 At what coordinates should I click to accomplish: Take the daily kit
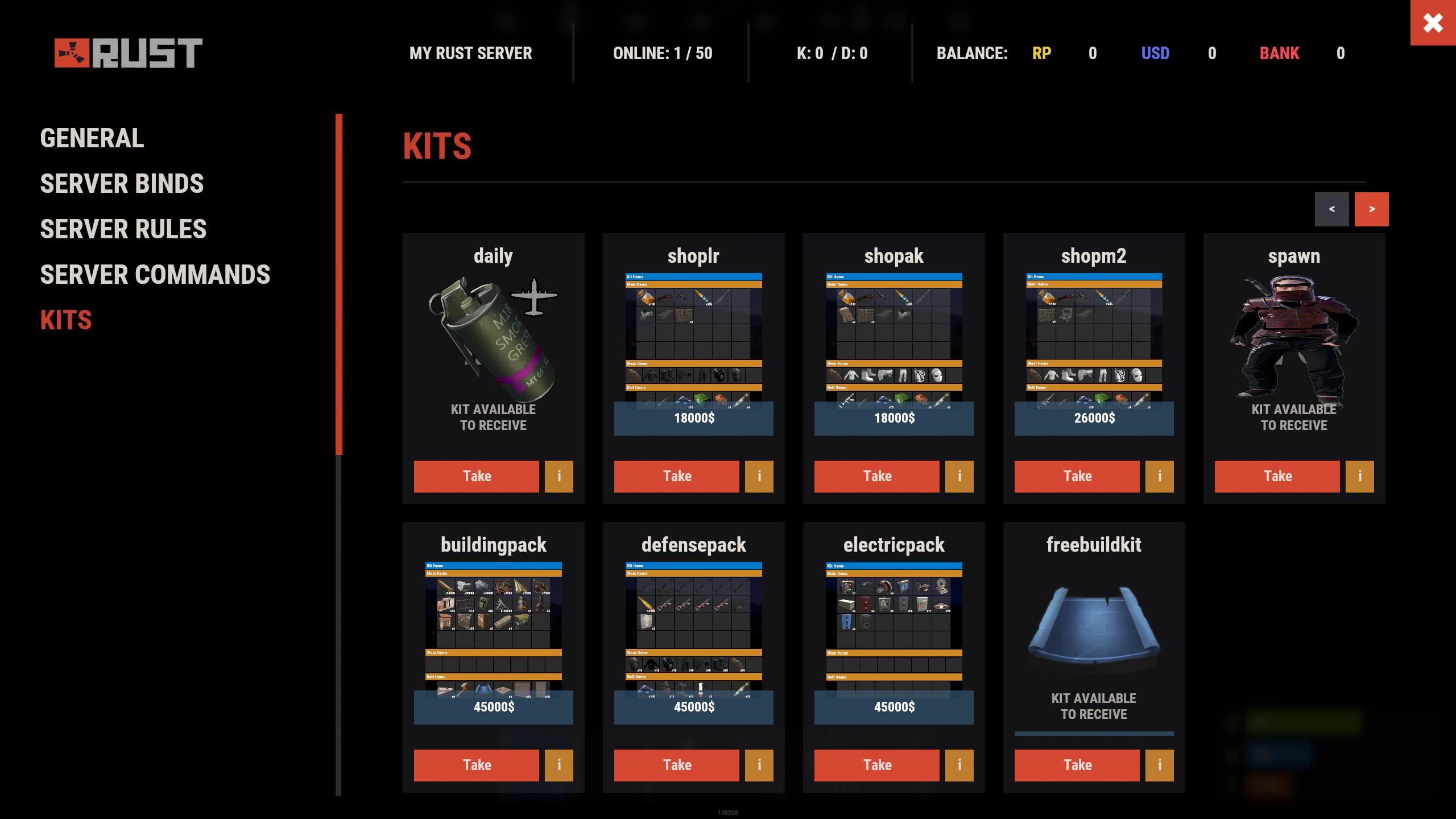click(x=476, y=476)
